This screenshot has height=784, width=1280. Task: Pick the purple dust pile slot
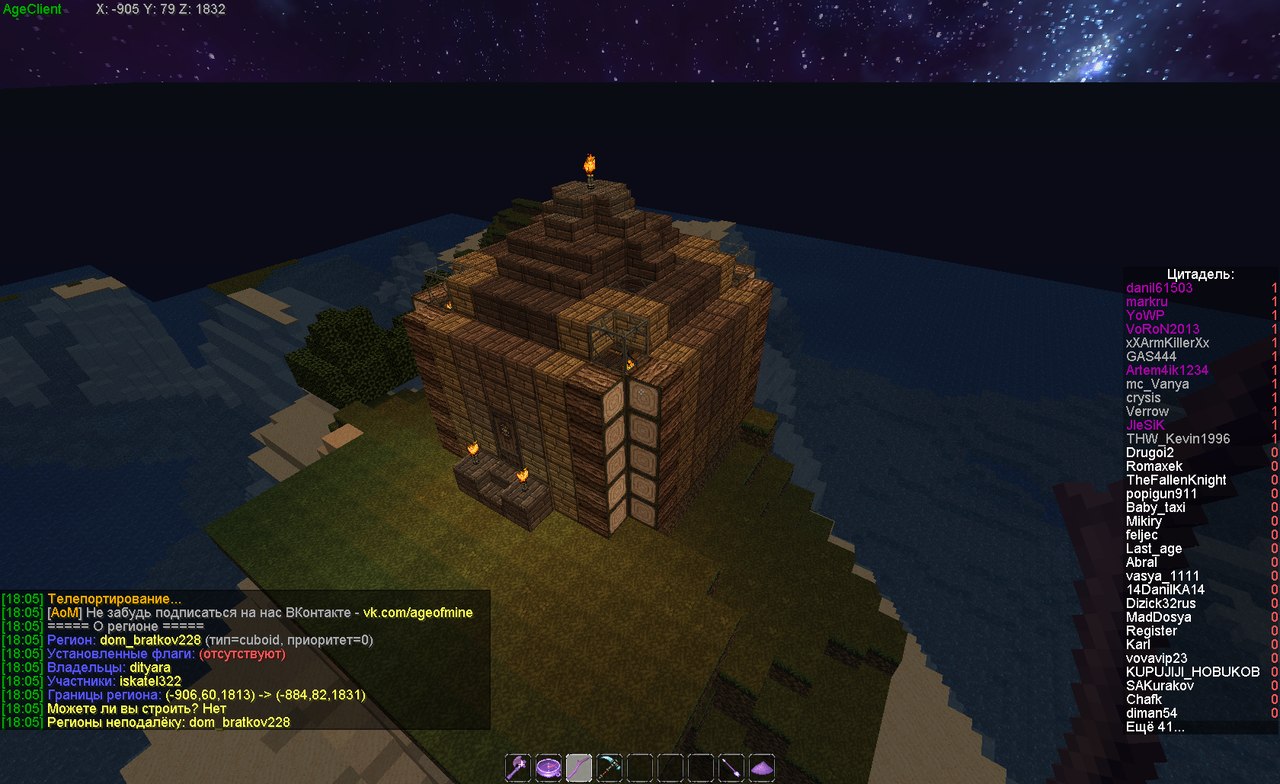click(762, 767)
